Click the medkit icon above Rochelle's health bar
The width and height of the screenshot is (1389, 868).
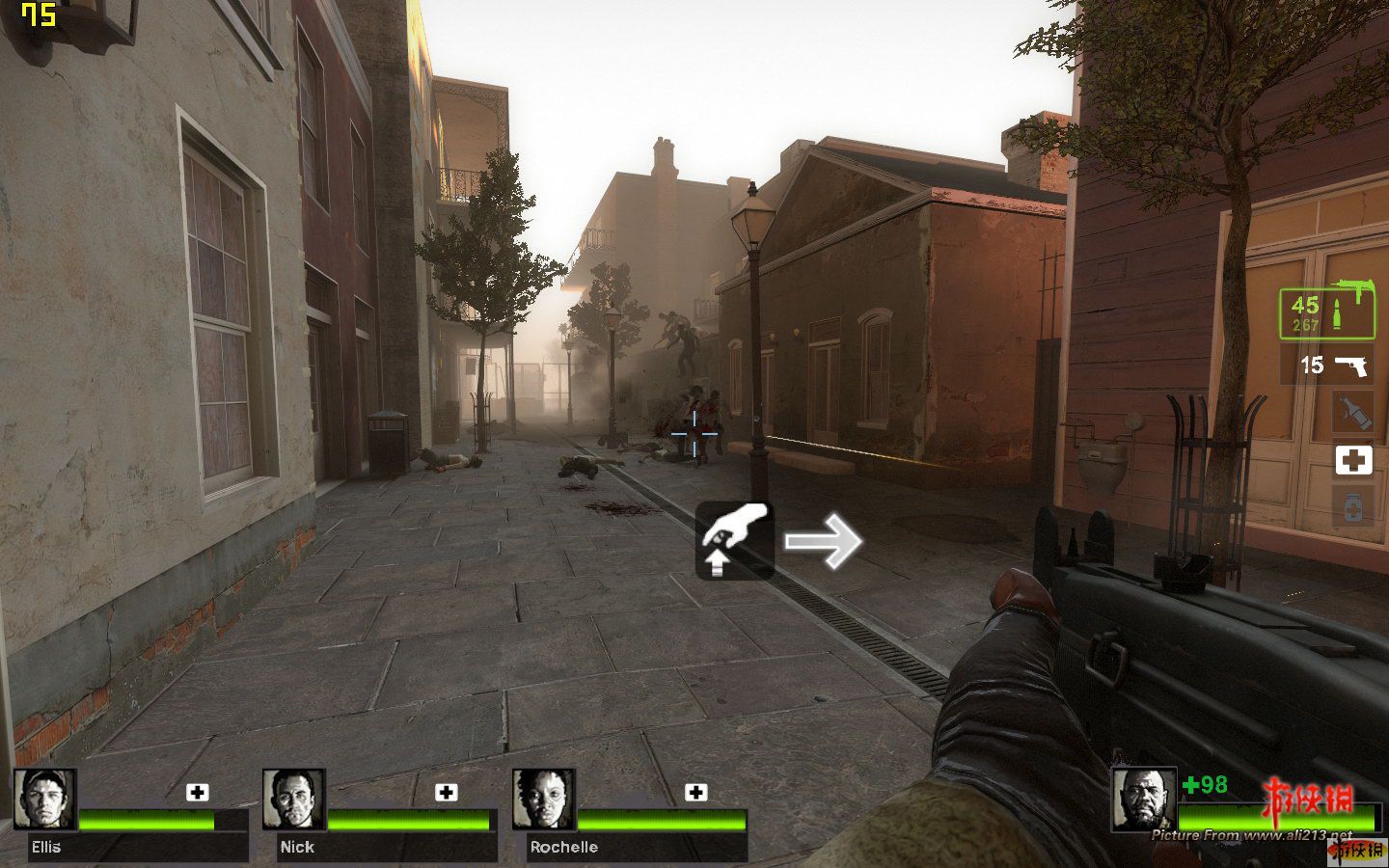click(x=695, y=792)
